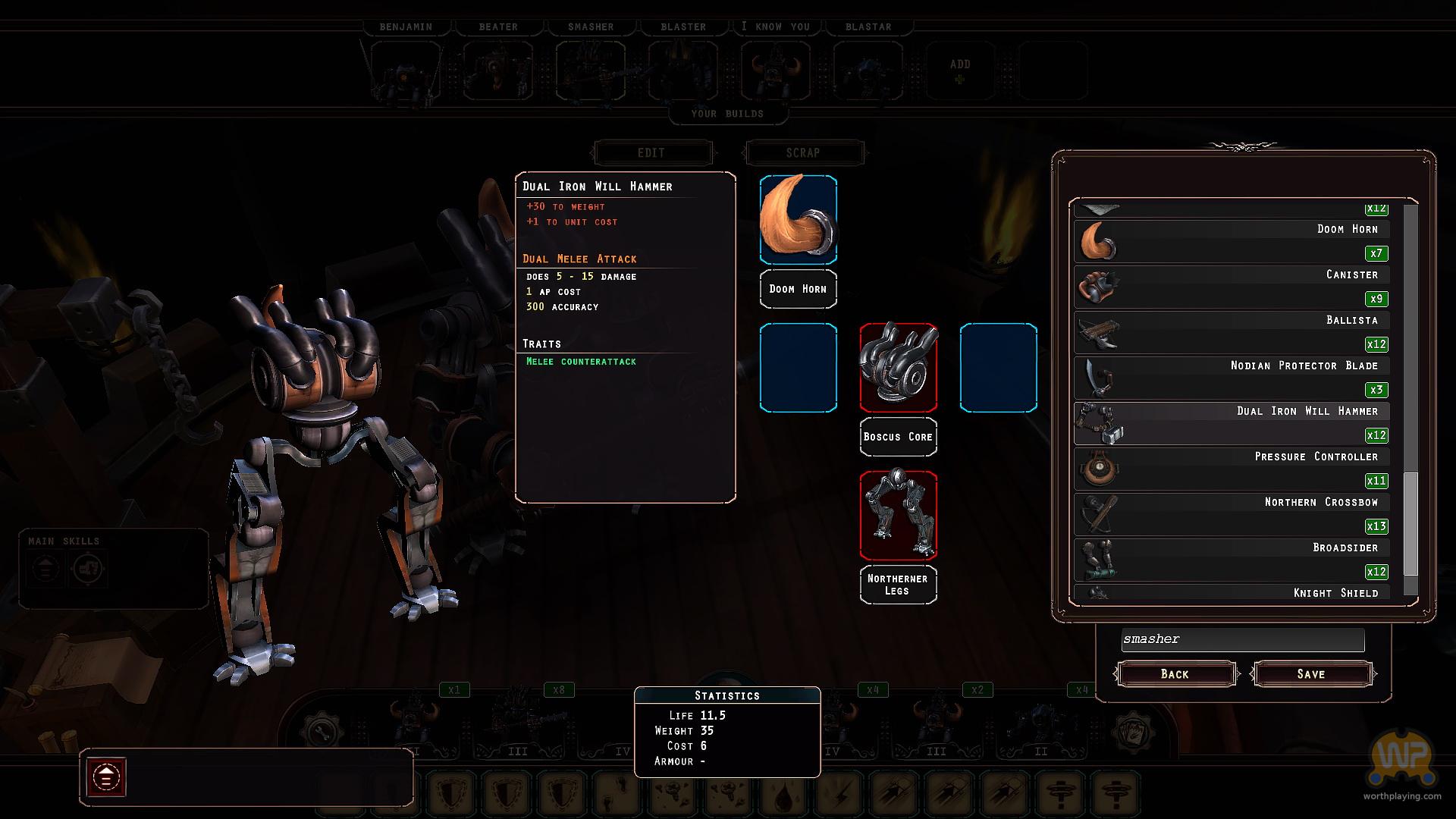Open the Northerner Legs slot

point(898,516)
